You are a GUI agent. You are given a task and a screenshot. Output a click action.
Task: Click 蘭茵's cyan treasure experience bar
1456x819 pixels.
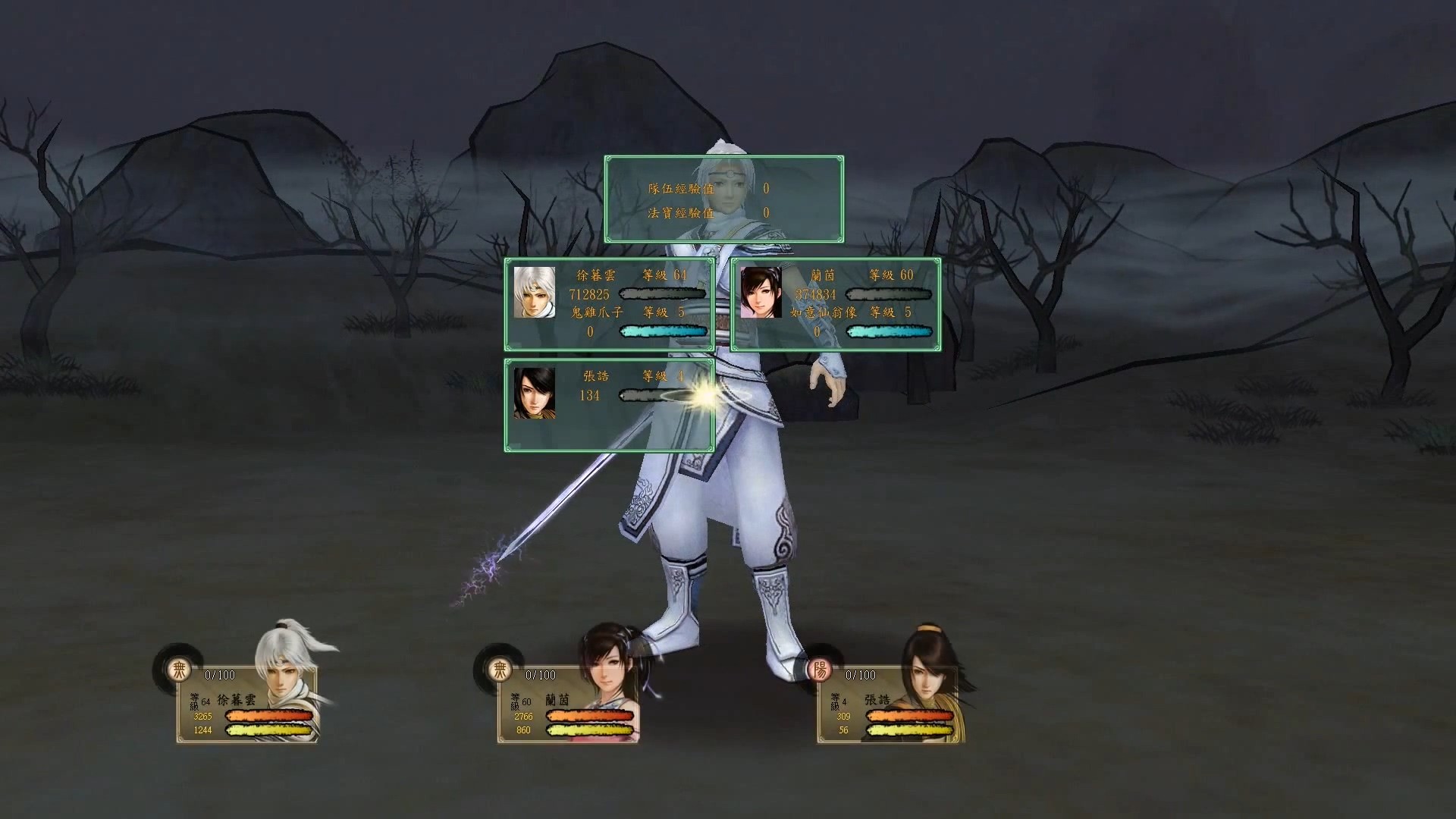[889, 331]
